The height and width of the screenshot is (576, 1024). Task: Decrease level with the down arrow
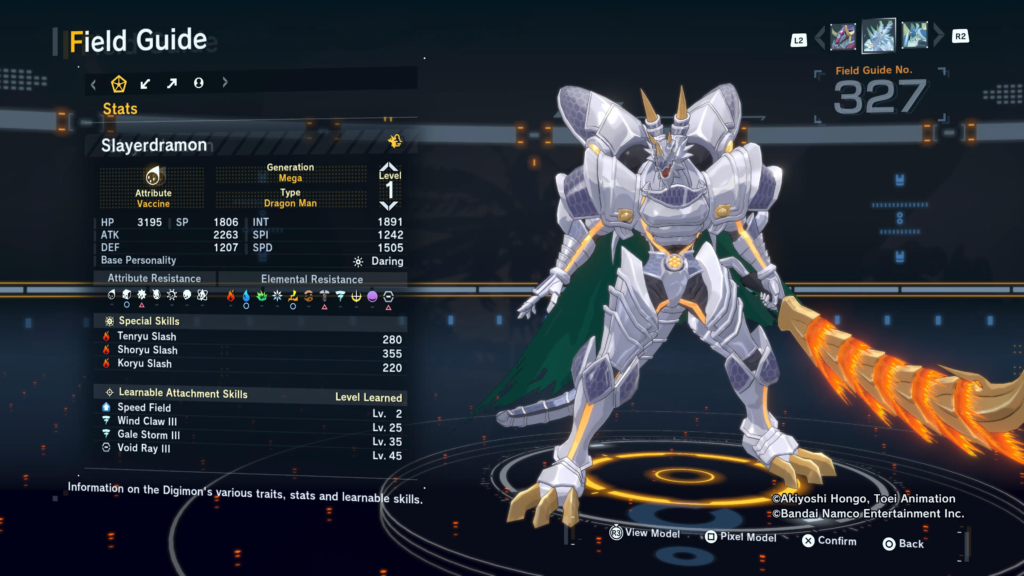pos(389,204)
